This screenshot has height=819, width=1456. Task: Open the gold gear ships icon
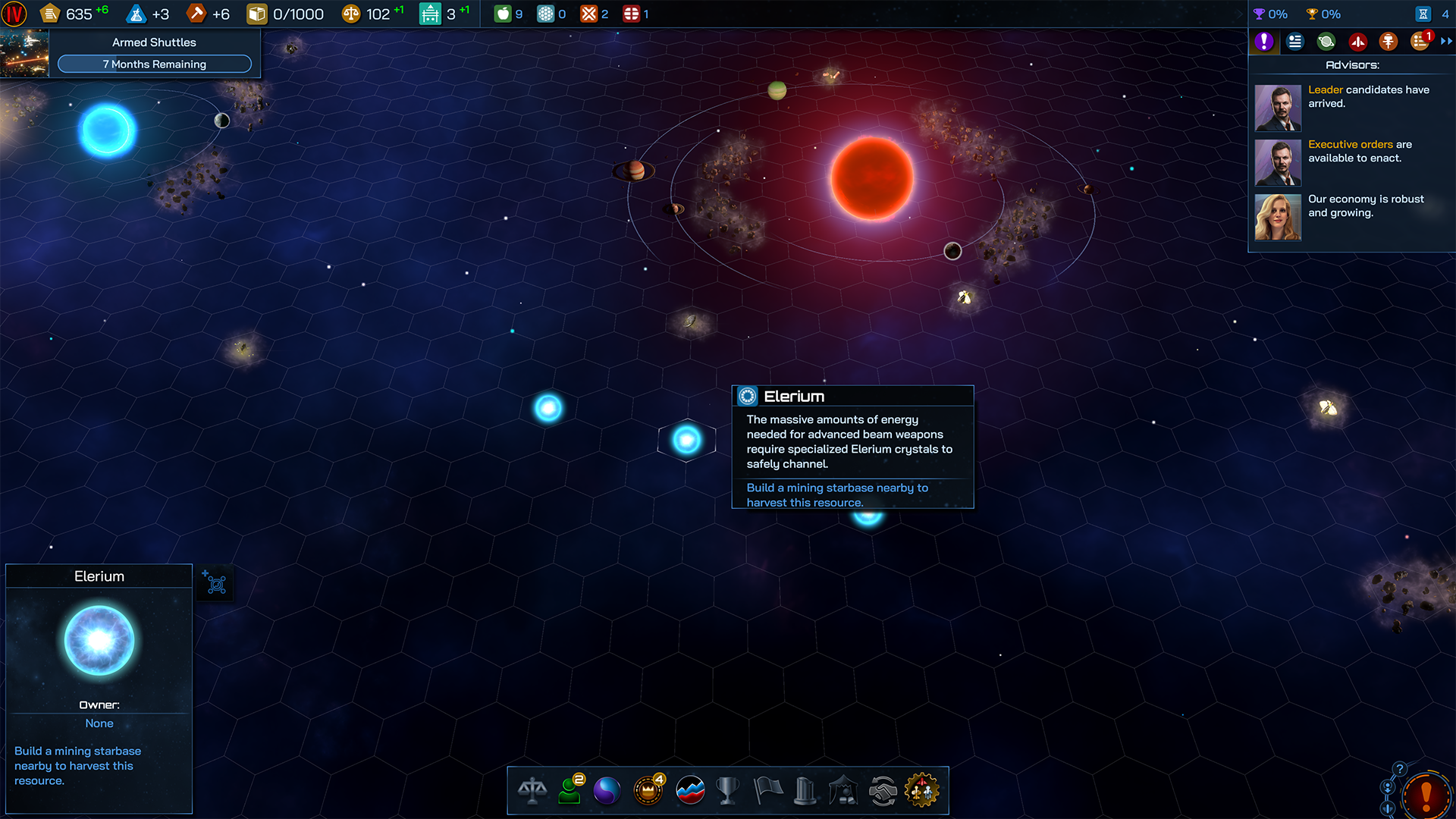pyautogui.click(x=921, y=791)
